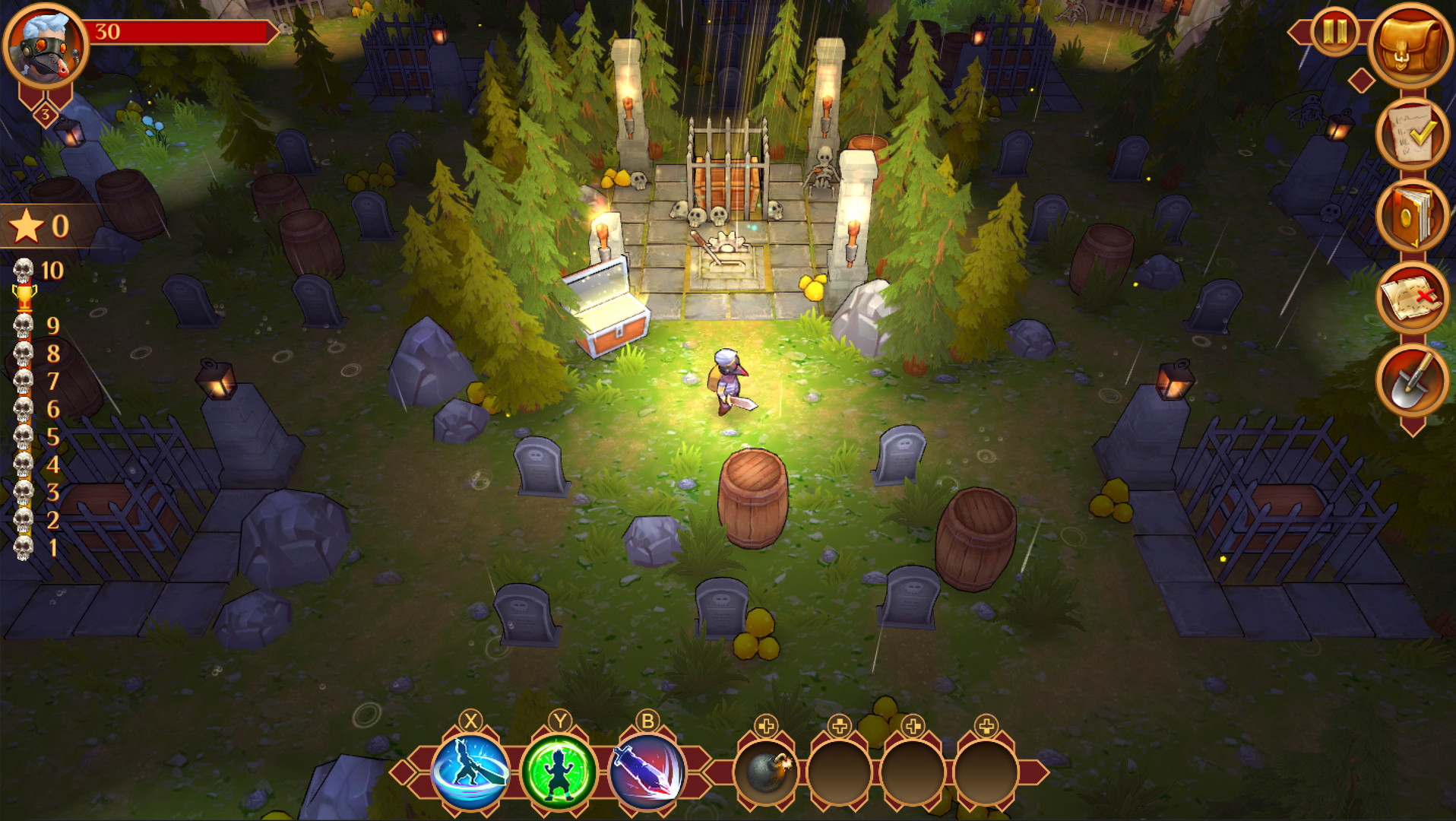The height and width of the screenshot is (821, 1456).
Task: Activate the spinning sword attack skill
Action: click(472, 769)
